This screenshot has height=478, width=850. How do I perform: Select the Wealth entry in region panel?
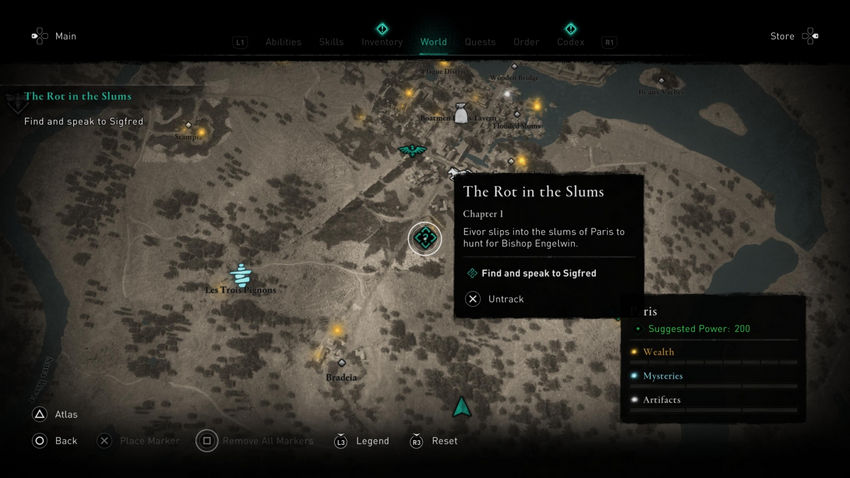pos(658,352)
